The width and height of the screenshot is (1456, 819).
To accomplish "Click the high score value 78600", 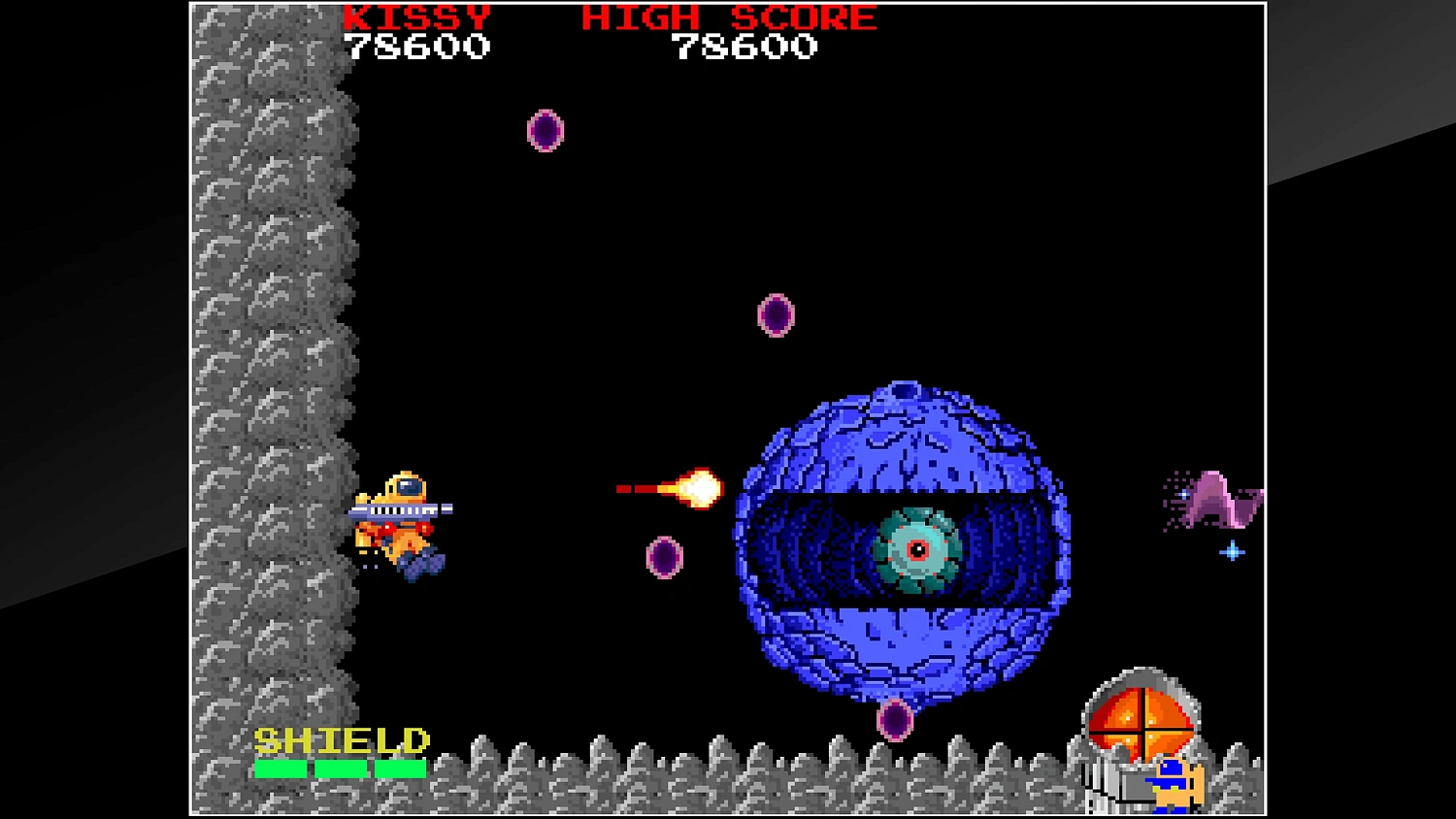I will [x=747, y=46].
